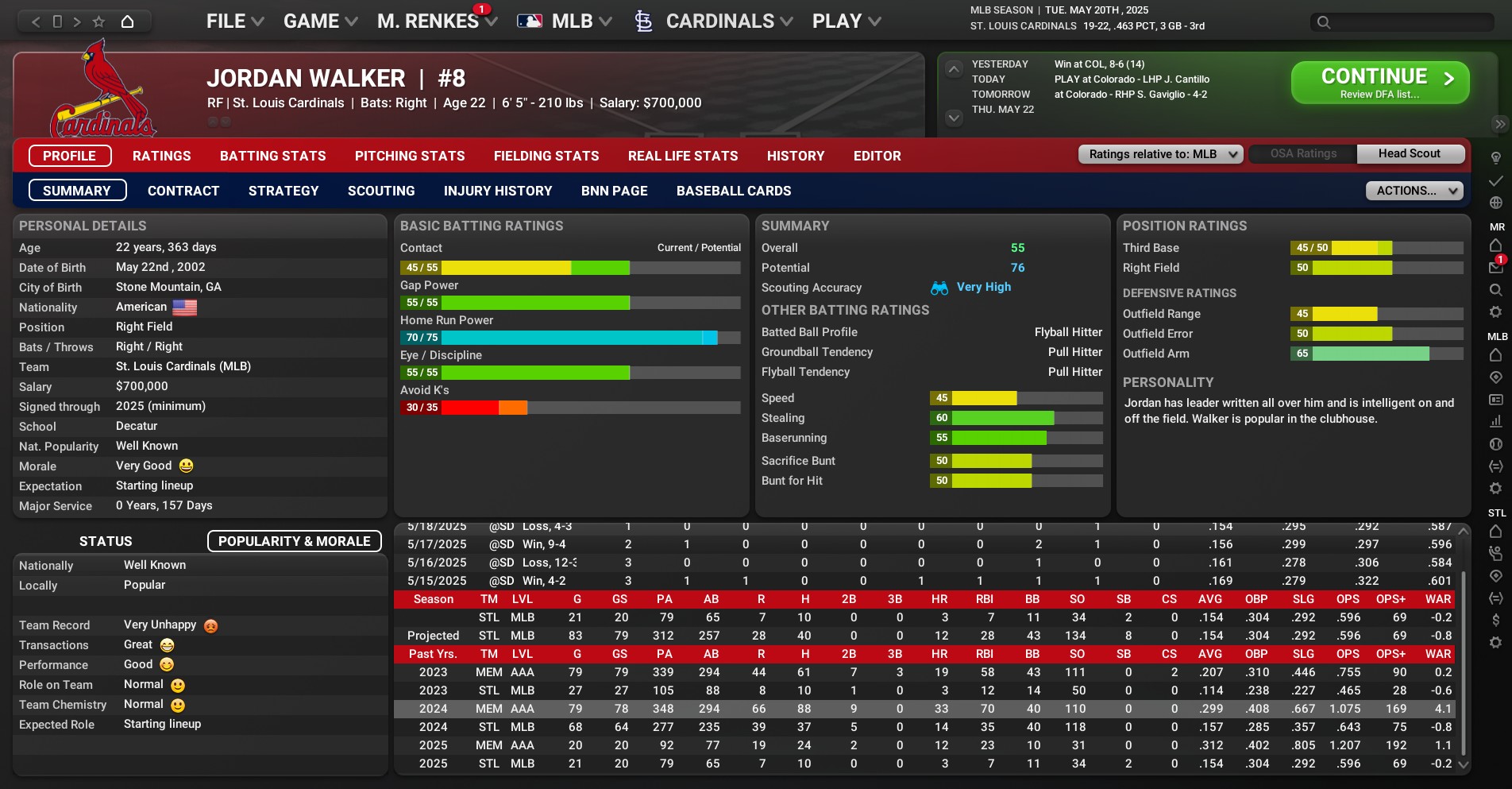1512x789 pixels.
Task: Select the CONTRACT subtab
Action: 183,191
